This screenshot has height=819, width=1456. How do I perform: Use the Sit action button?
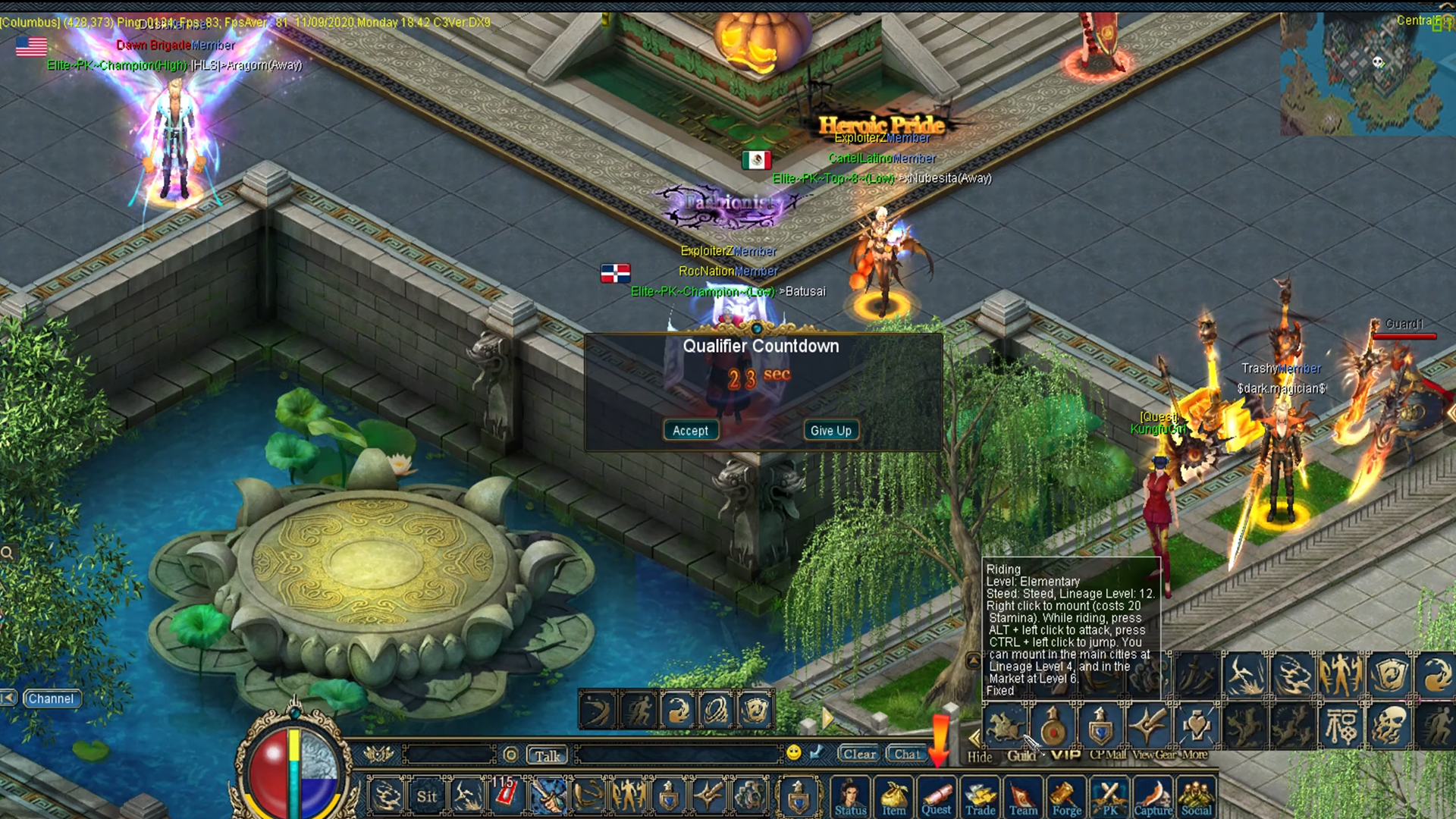point(426,796)
